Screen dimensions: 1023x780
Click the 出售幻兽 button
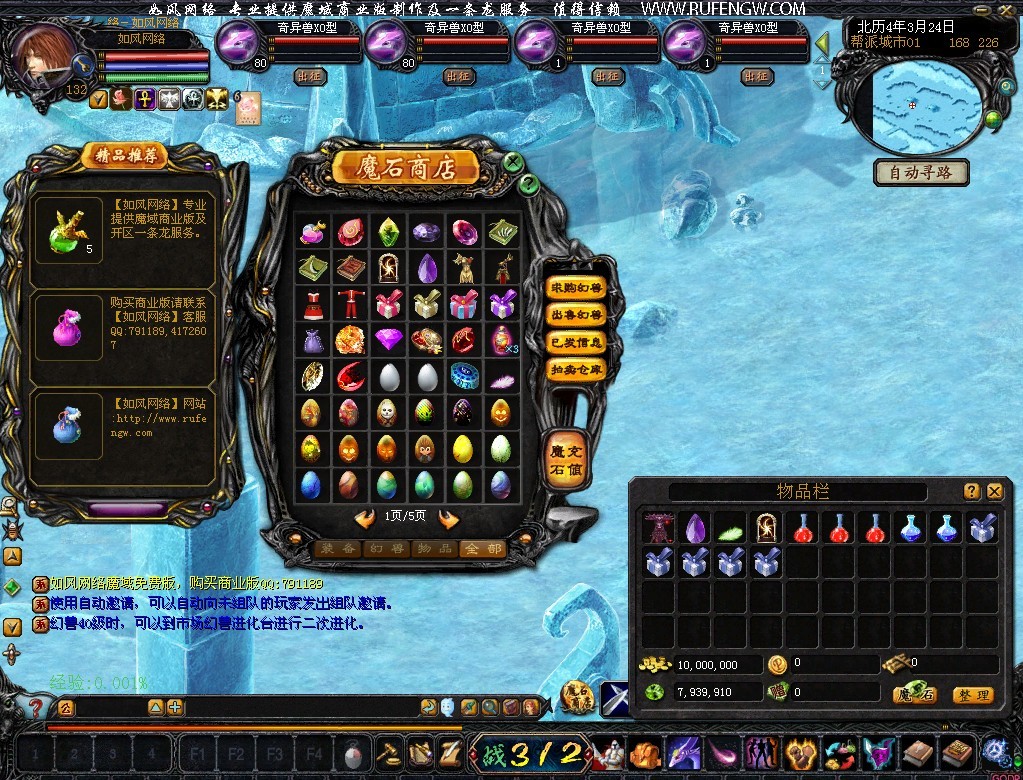pyautogui.click(x=576, y=315)
